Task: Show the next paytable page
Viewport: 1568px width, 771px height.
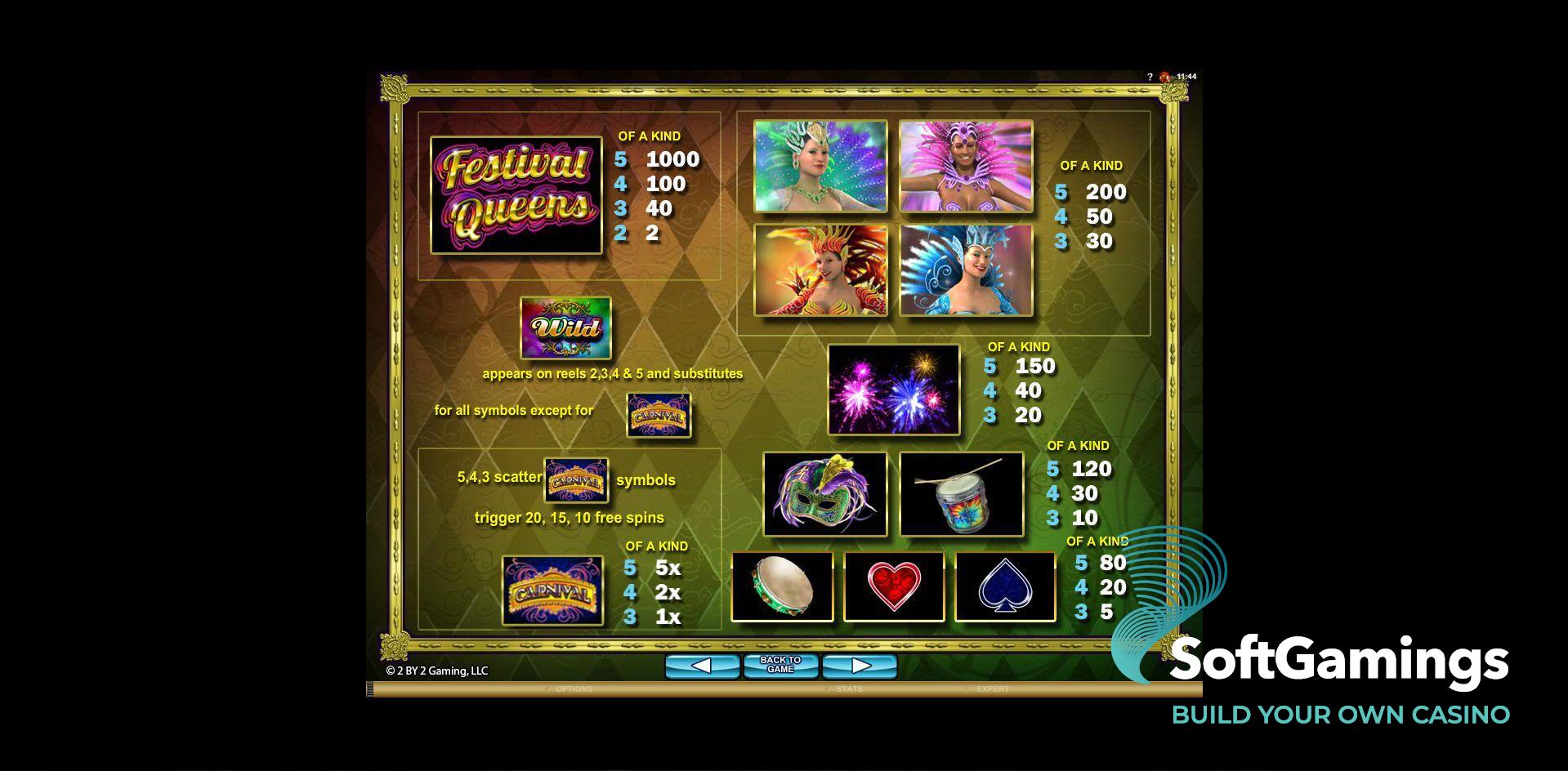Action: pyautogui.click(x=860, y=666)
